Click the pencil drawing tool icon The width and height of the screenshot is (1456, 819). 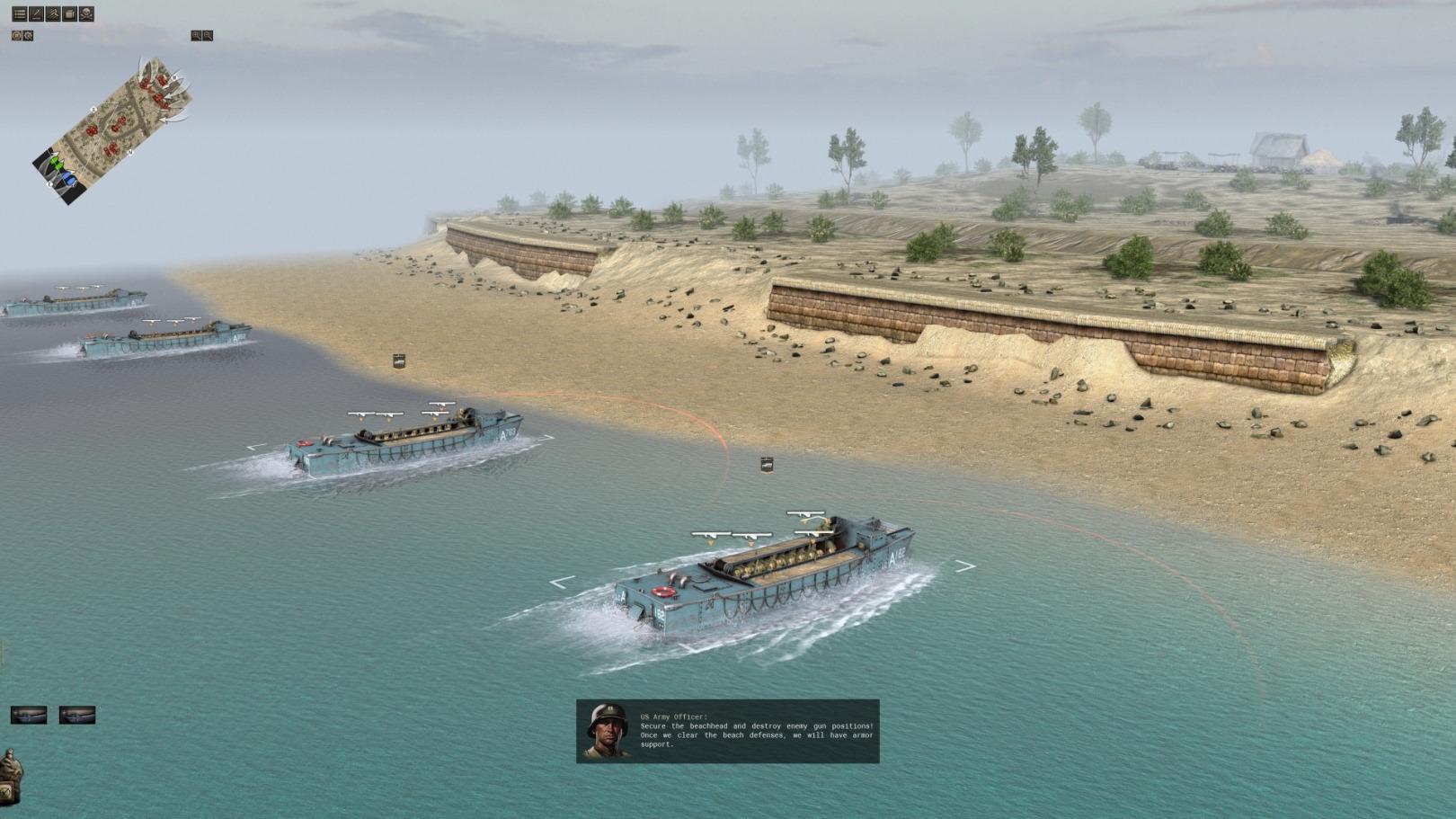pos(36,14)
